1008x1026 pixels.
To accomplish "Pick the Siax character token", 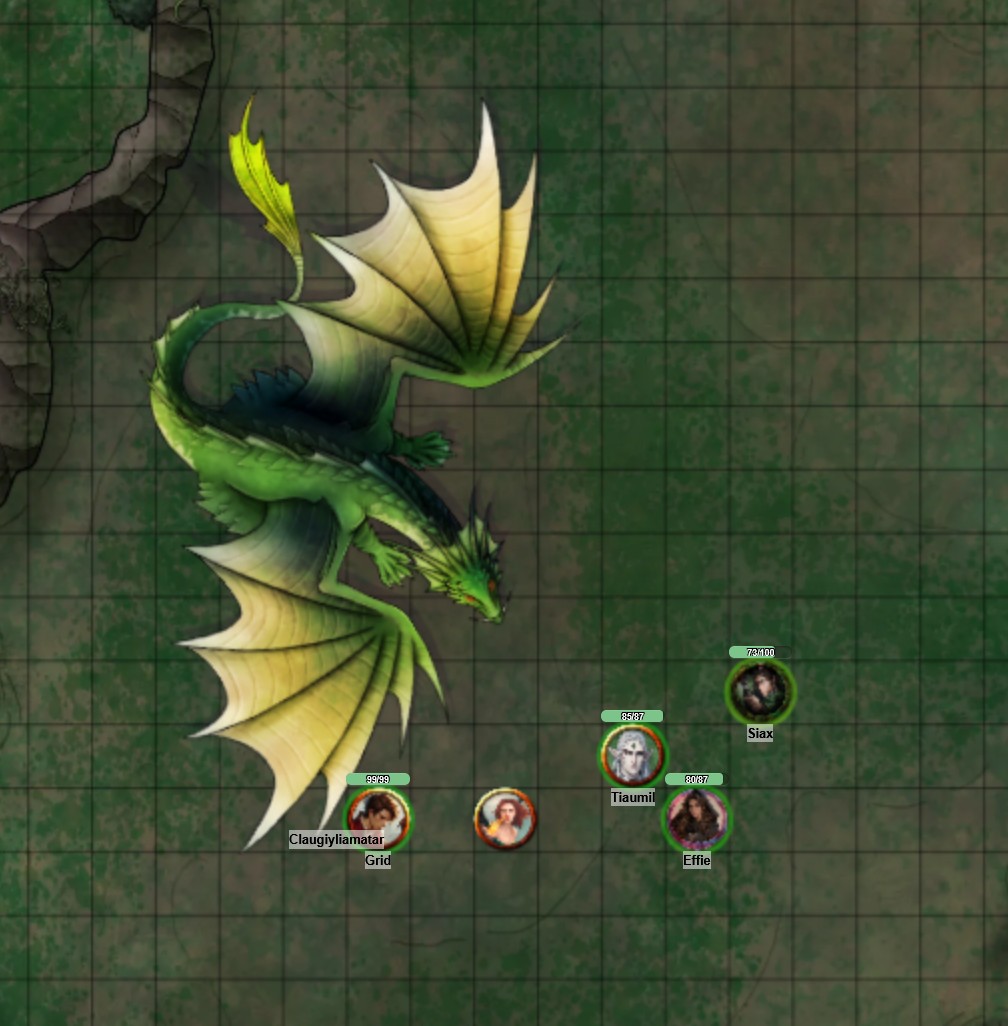I will [760, 691].
